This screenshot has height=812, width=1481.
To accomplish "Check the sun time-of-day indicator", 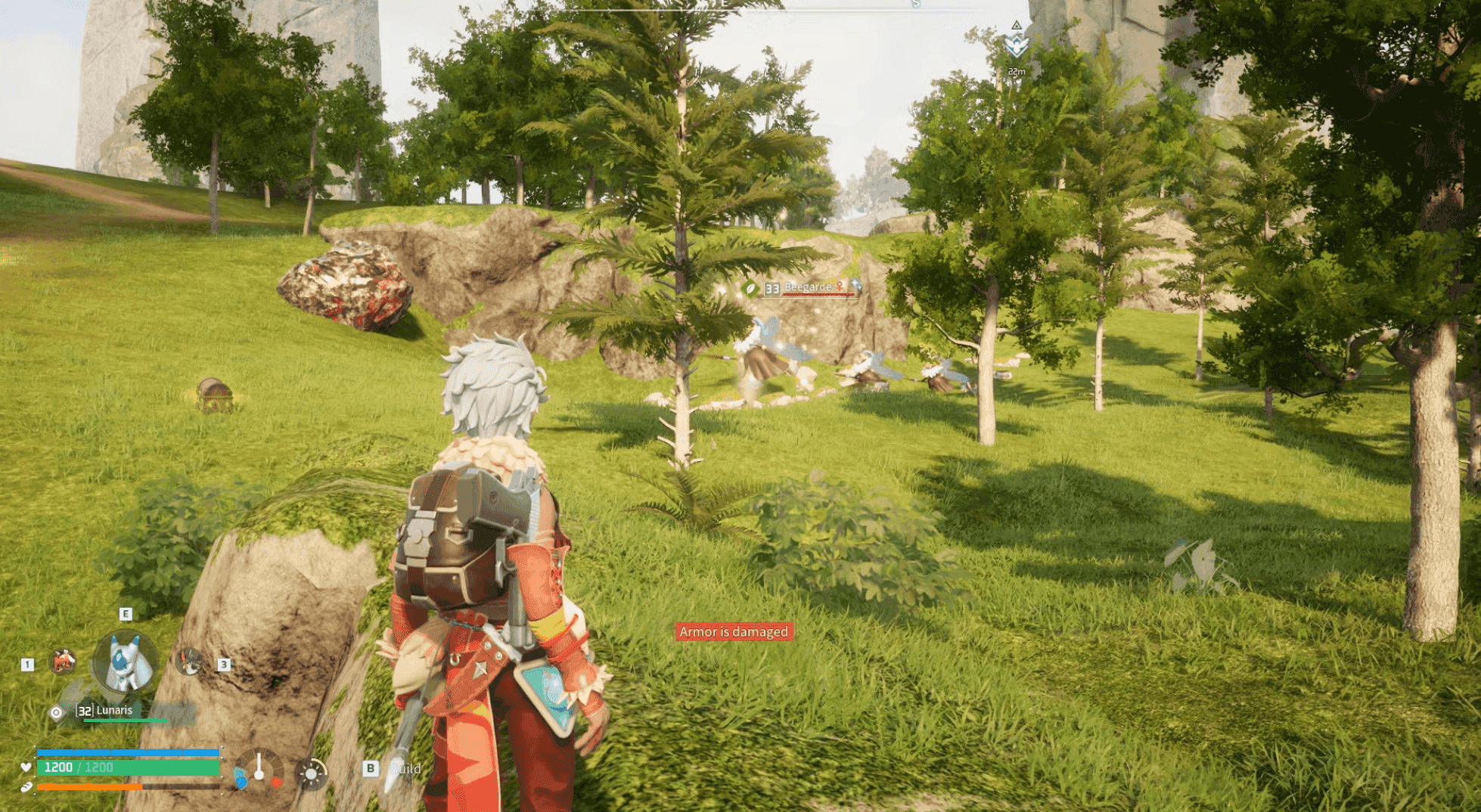I will 311,773.
